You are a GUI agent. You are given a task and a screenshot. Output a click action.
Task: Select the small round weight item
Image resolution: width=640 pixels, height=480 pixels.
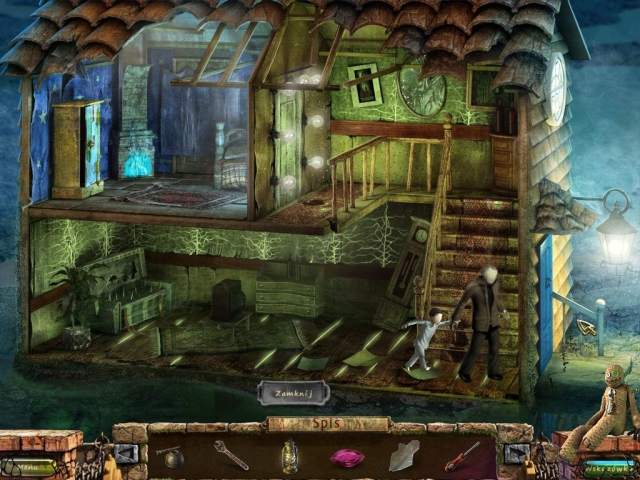172,455
